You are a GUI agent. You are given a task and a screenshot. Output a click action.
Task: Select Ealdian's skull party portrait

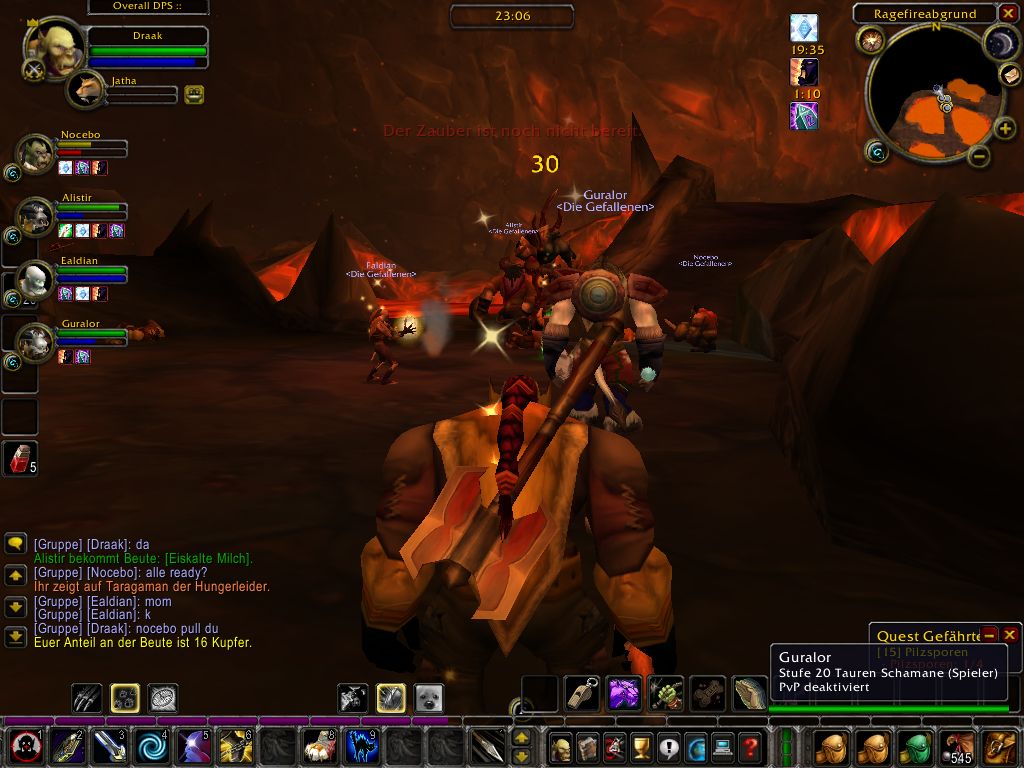35,280
